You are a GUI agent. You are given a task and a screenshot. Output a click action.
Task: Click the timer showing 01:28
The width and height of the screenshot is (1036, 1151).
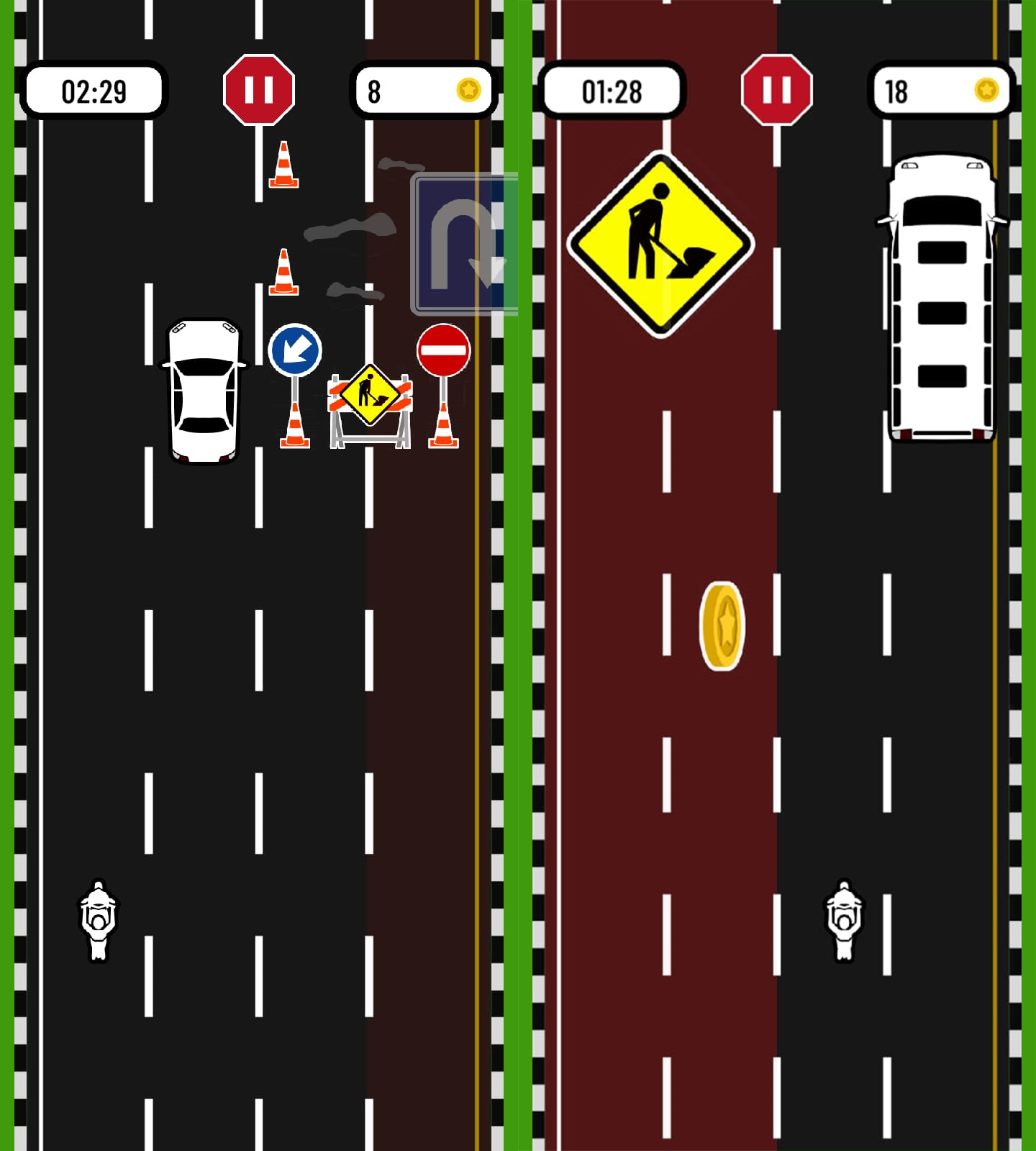(614, 90)
